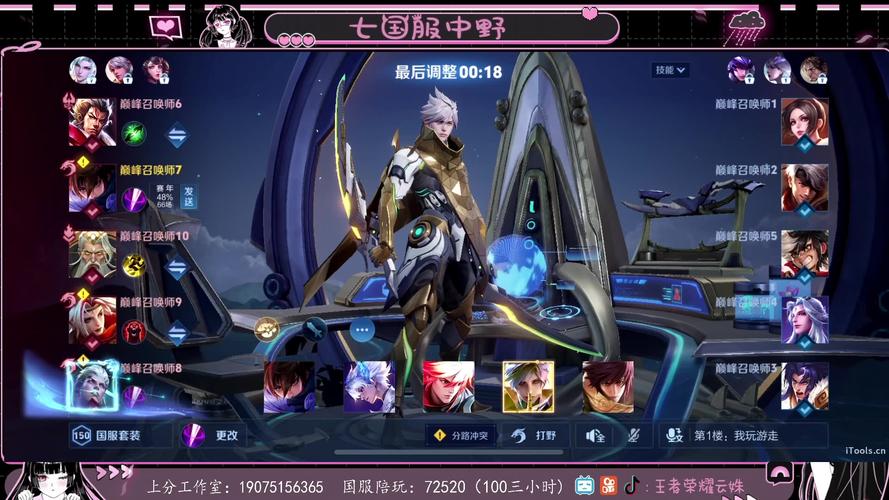This screenshot has height=500, width=889.
Task: Open the 技能 dropdown
Action: tap(670, 70)
